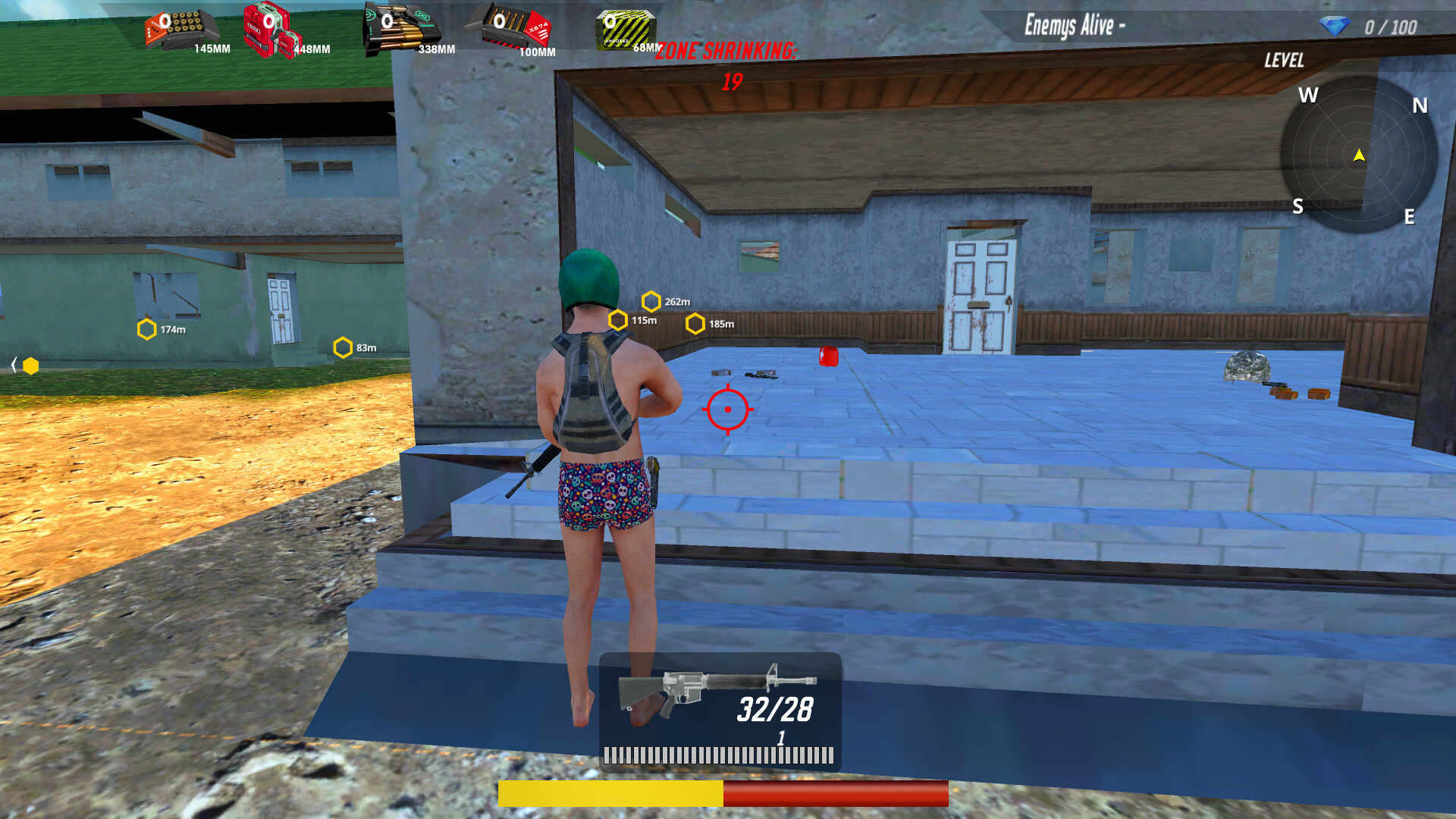Open the LEVEL compass overlay
Image resolution: width=1456 pixels, height=819 pixels.
(x=1285, y=61)
